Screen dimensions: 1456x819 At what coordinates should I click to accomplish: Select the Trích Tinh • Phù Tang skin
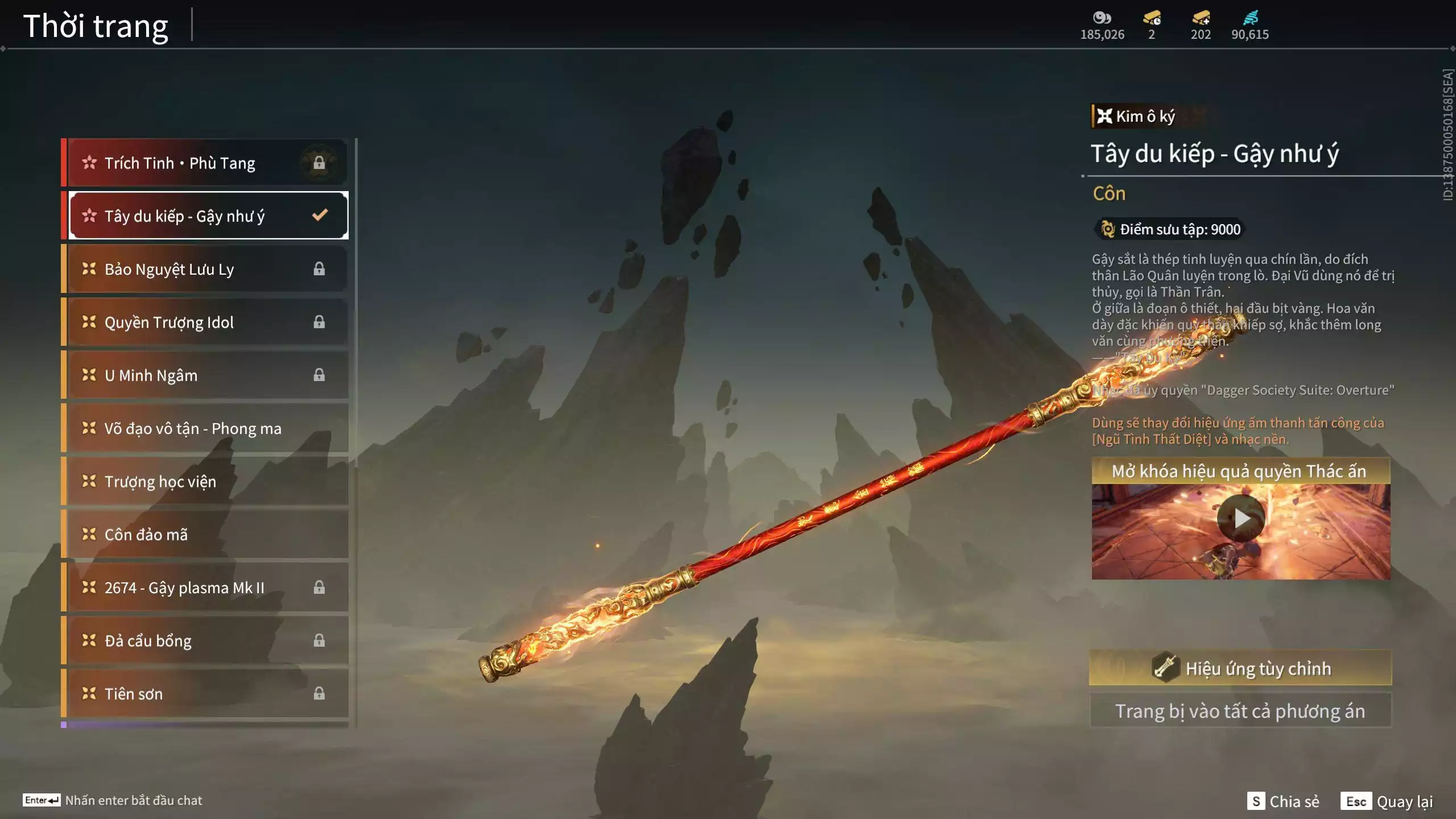[205, 163]
